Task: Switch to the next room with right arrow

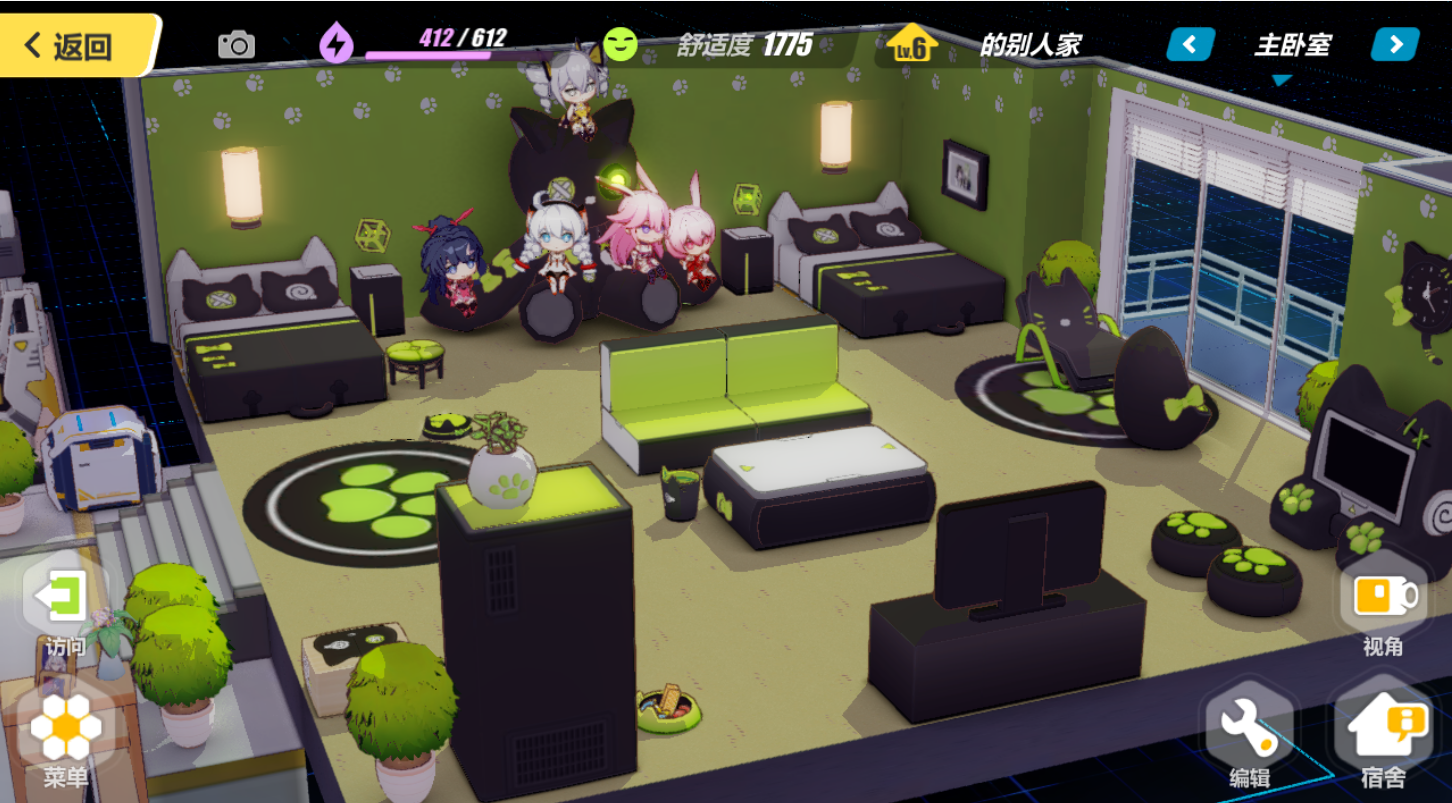Action: 1395,45
